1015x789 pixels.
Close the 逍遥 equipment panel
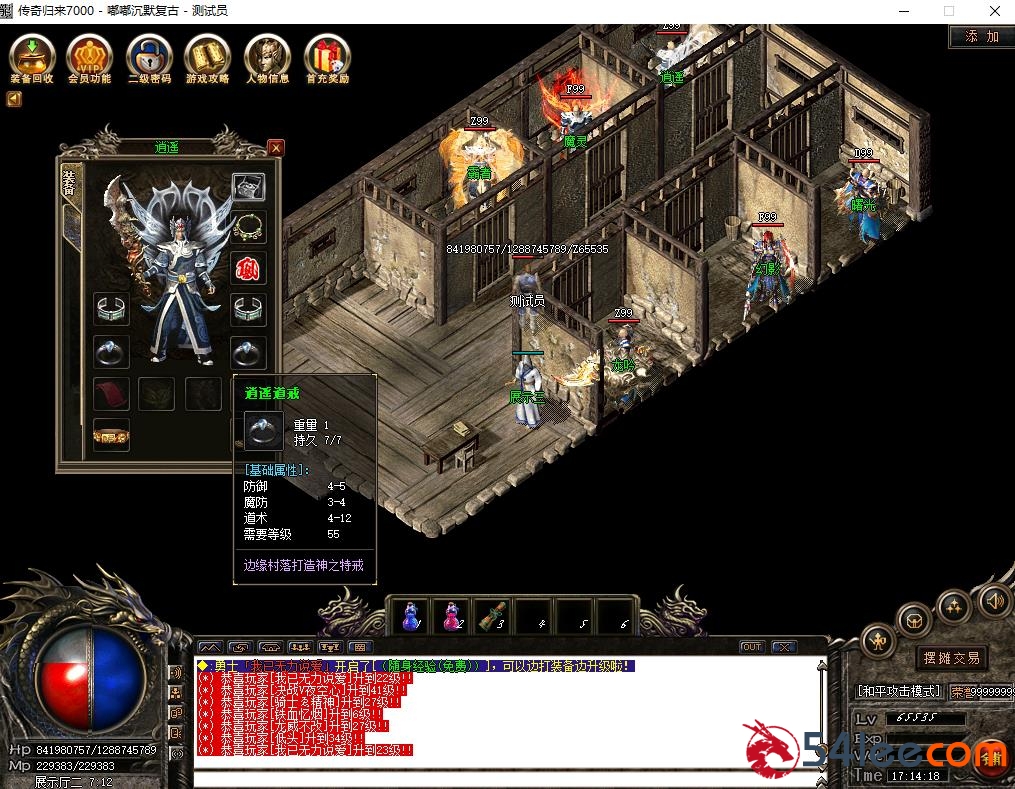[x=276, y=148]
